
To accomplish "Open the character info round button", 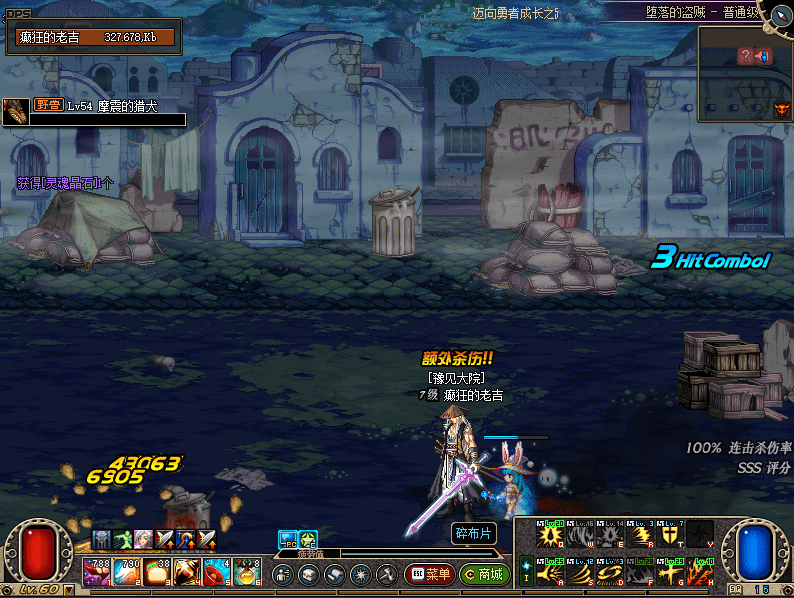I will [282, 574].
